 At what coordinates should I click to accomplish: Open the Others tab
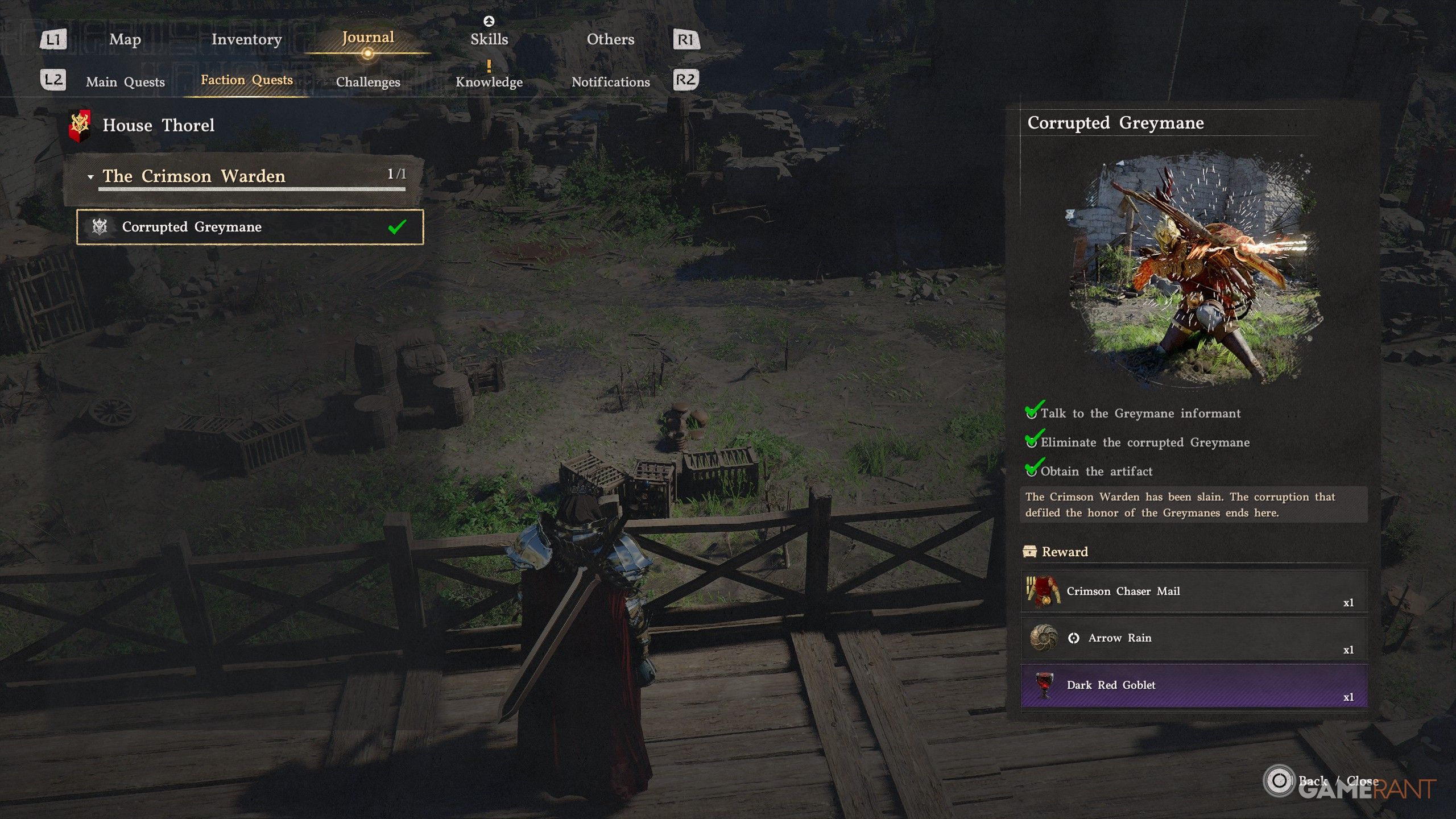[x=610, y=39]
